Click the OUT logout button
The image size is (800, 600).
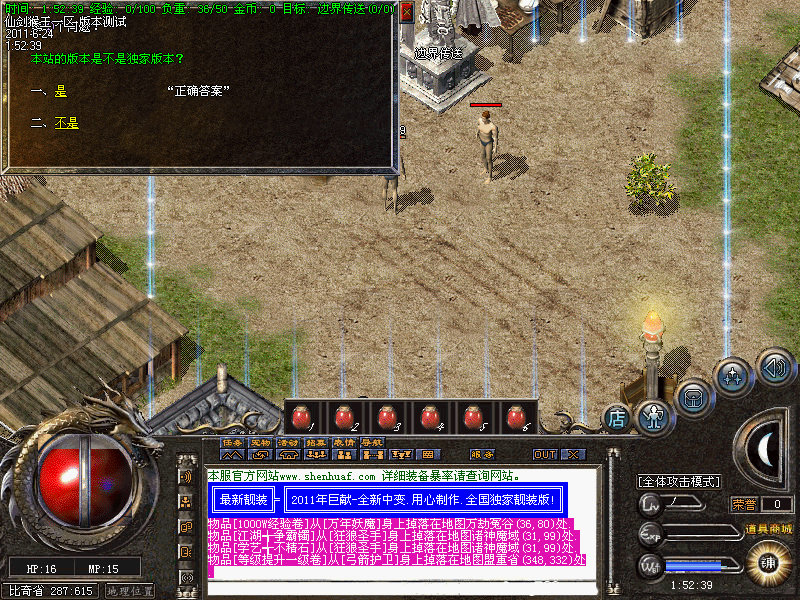coord(545,454)
